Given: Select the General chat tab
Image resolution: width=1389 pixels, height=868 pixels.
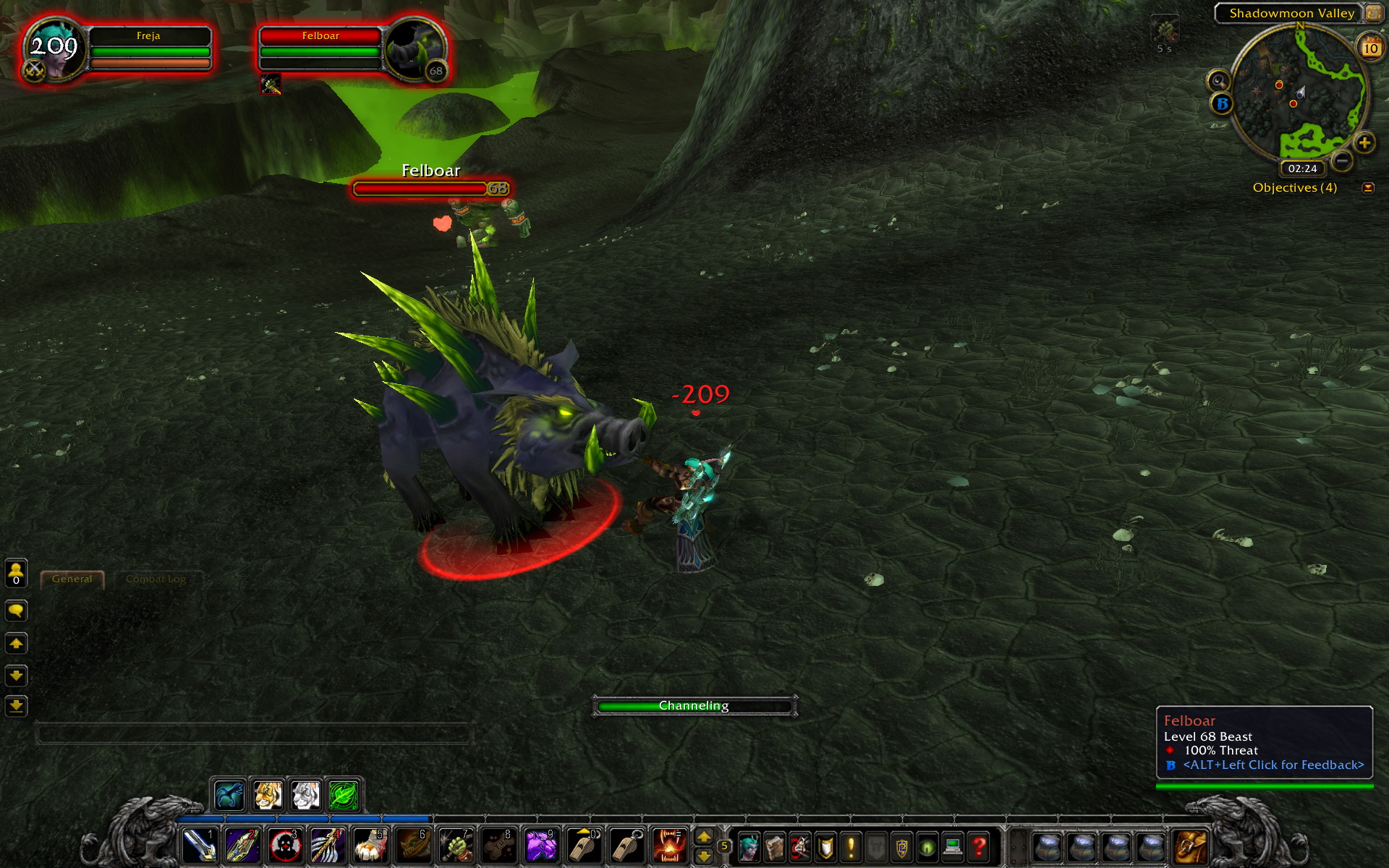Looking at the screenshot, I should pyautogui.click(x=72, y=579).
